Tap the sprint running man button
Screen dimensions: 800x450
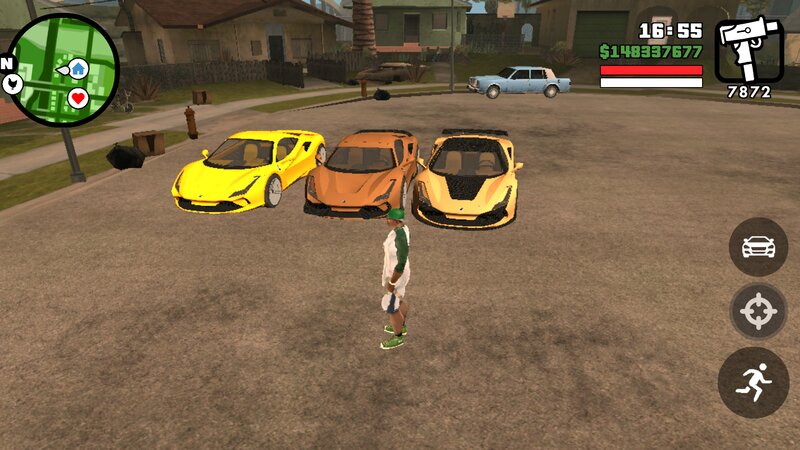754,382
